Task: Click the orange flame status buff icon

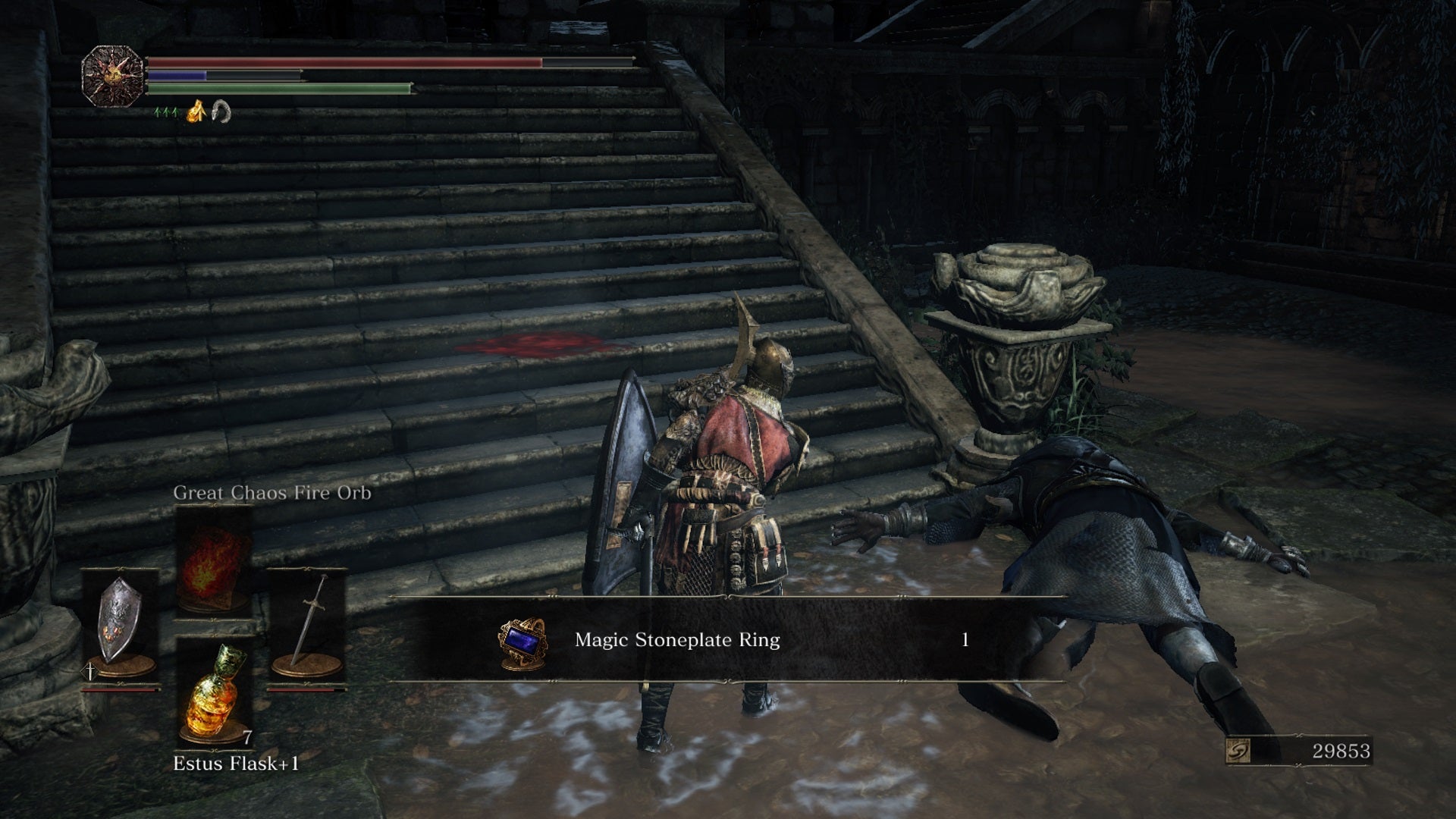Action: pos(196,113)
